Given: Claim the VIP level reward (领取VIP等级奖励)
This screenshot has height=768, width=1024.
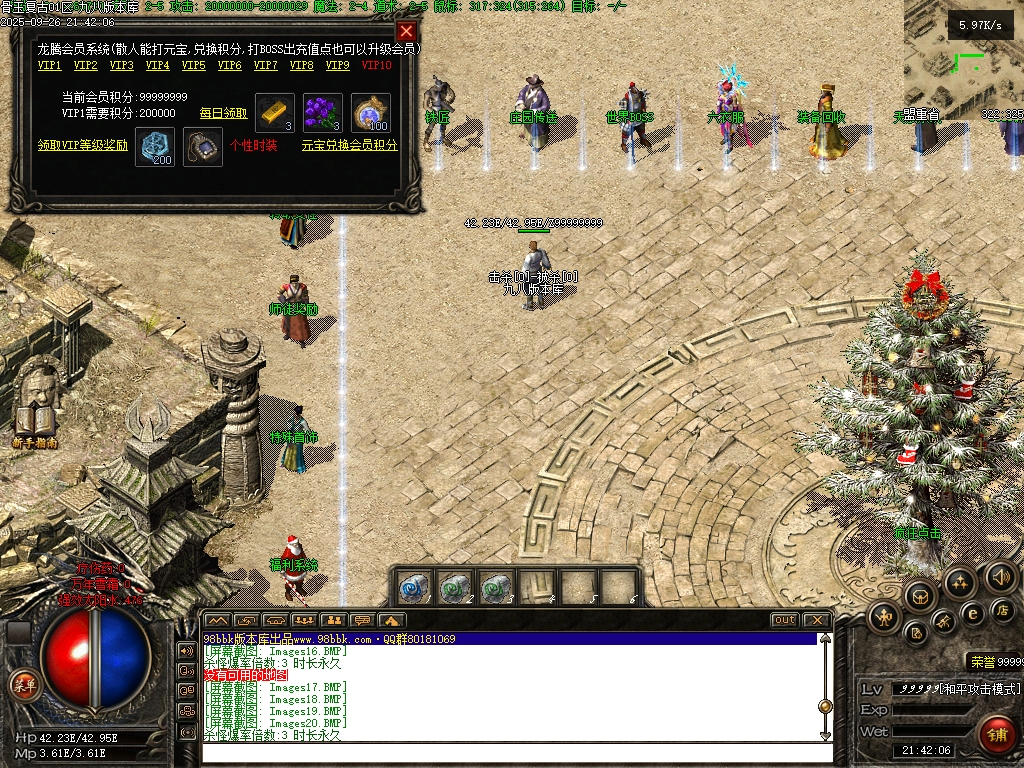Looking at the screenshot, I should point(83,145).
